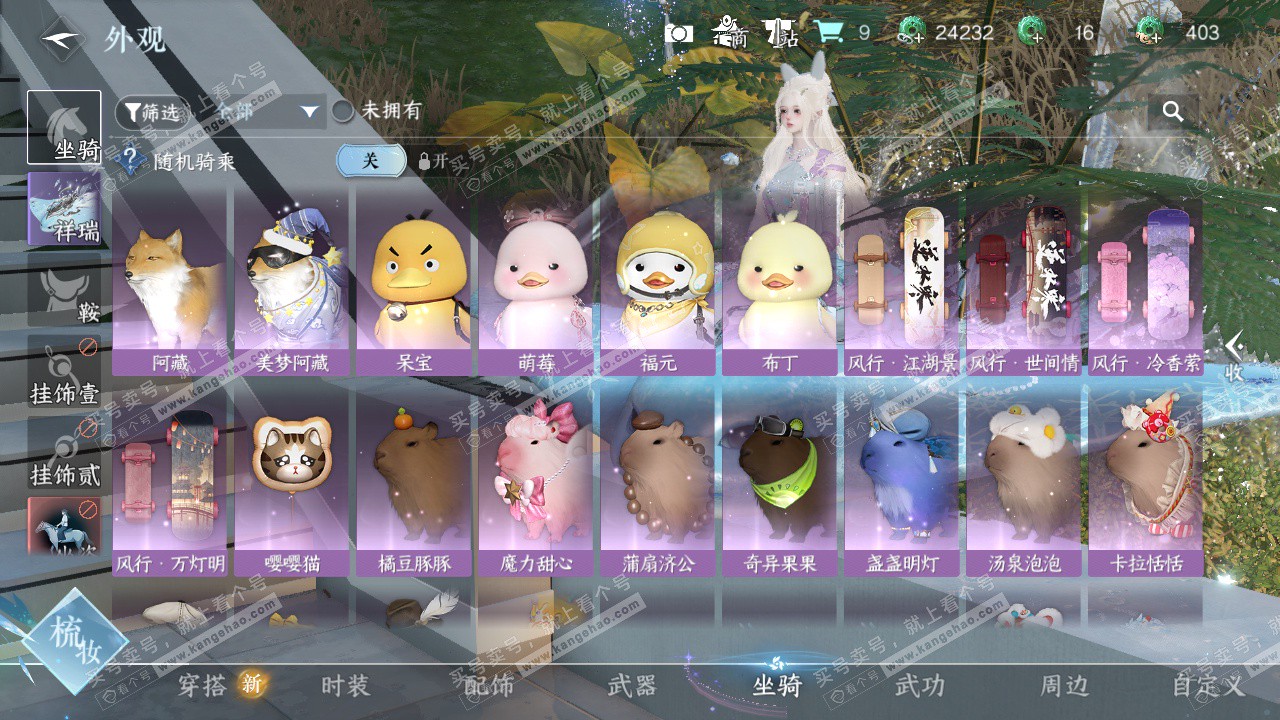1280x720 pixels.
Task: Switch to the 时装 bottom tab
Action: [346, 685]
